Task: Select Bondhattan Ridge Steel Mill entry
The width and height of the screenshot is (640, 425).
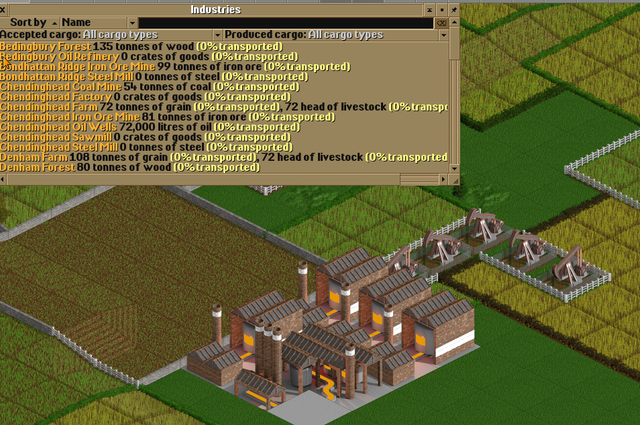Action: pyautogui.click(x=66, y=76)
